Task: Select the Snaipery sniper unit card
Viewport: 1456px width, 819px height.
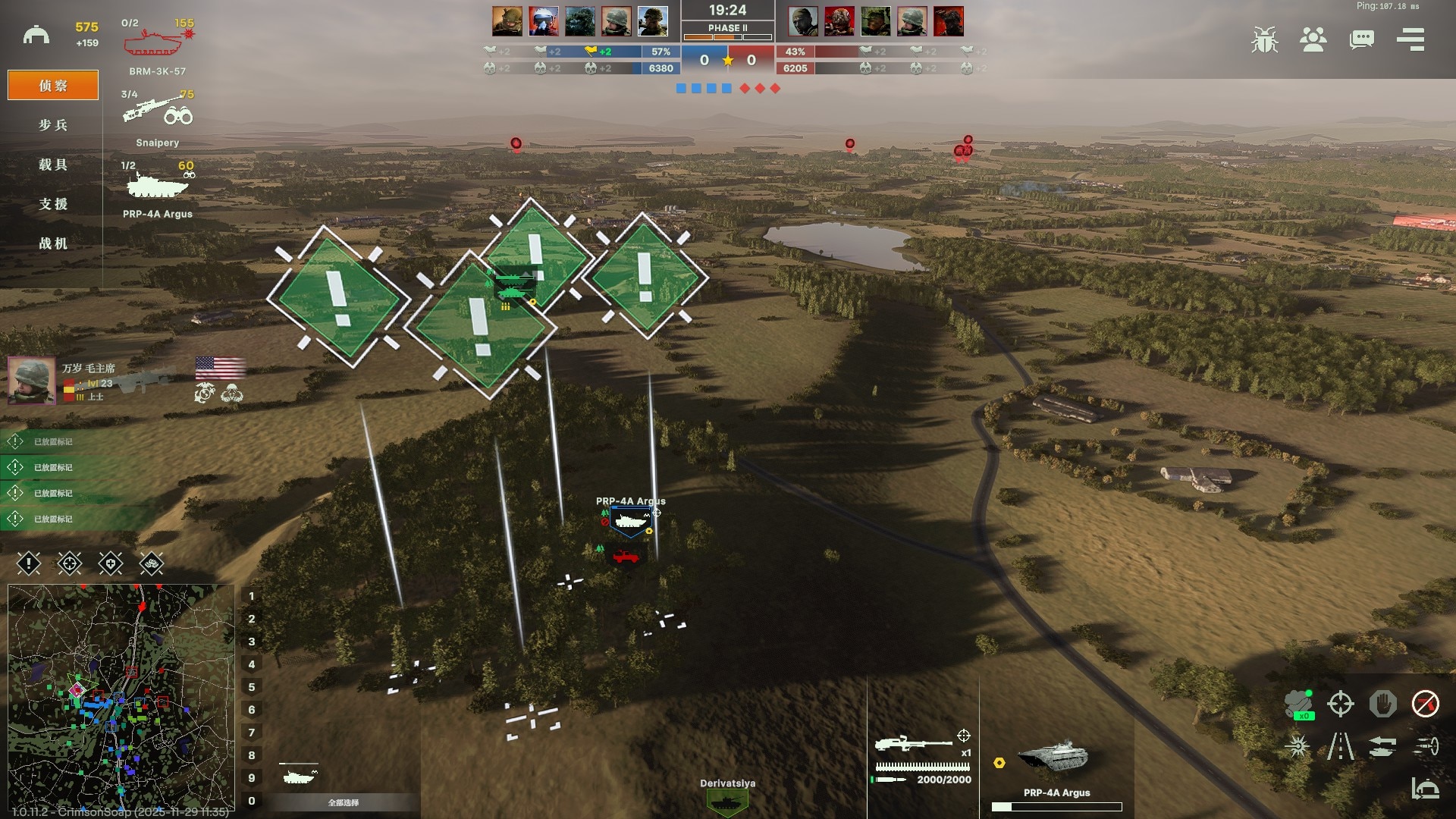Action: coord(157,118)
